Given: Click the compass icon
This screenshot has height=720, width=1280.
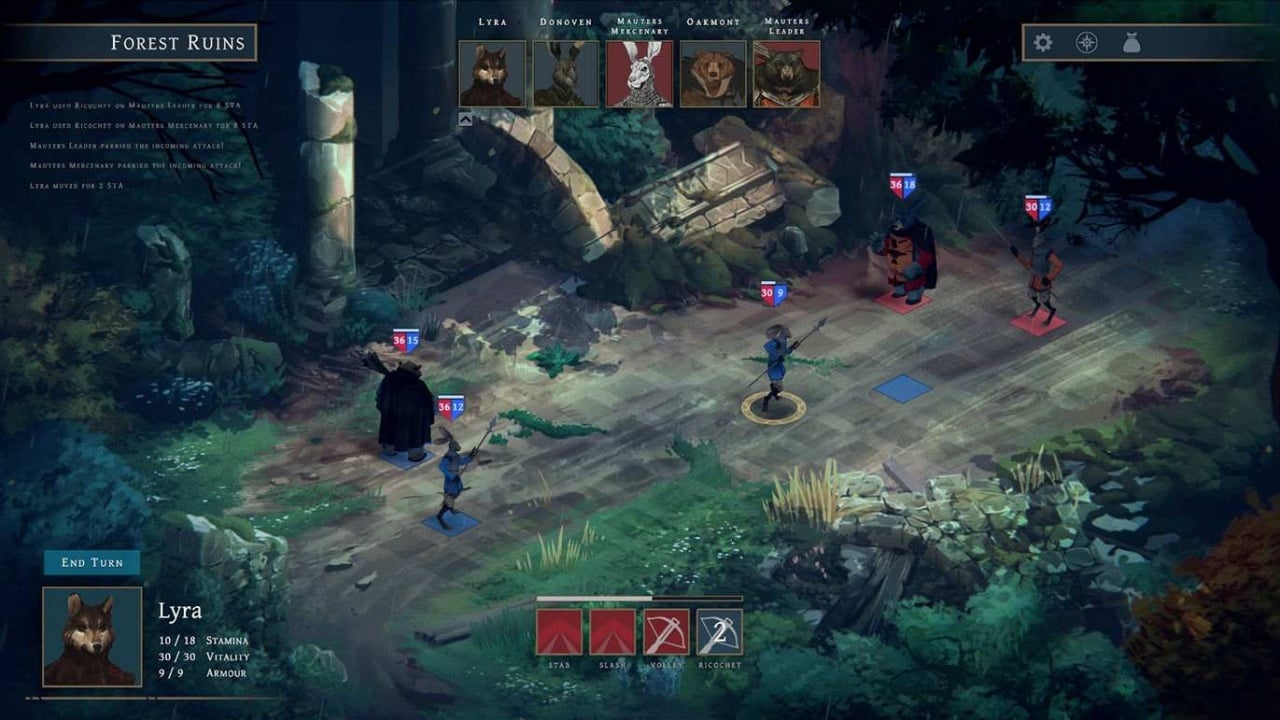Looking at the screenshot, I should pos(1087,43).
